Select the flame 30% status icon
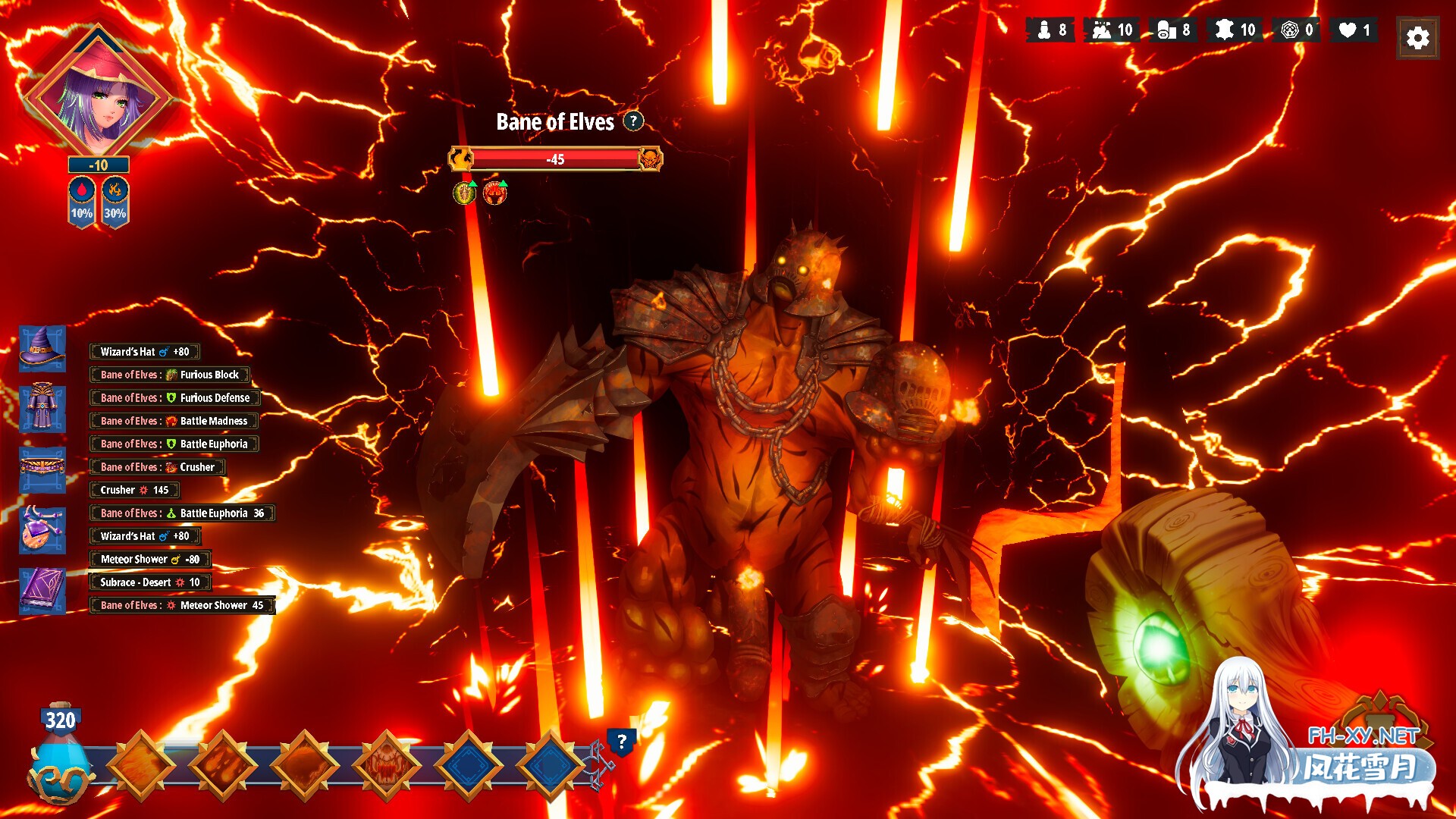1456x819 pixels. (x=115, y=201)
